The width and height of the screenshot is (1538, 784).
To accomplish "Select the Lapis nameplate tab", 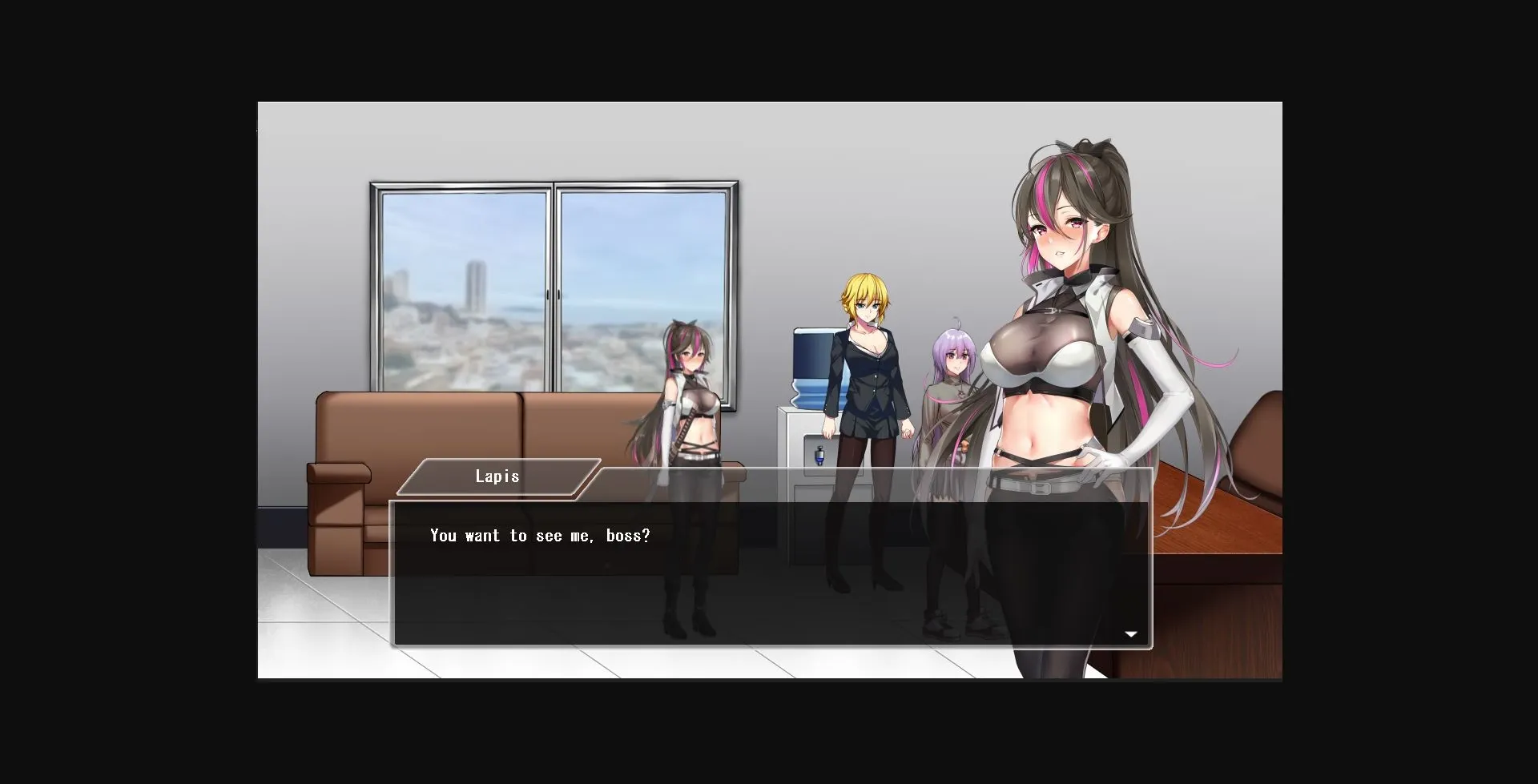I will click(498, 476).
